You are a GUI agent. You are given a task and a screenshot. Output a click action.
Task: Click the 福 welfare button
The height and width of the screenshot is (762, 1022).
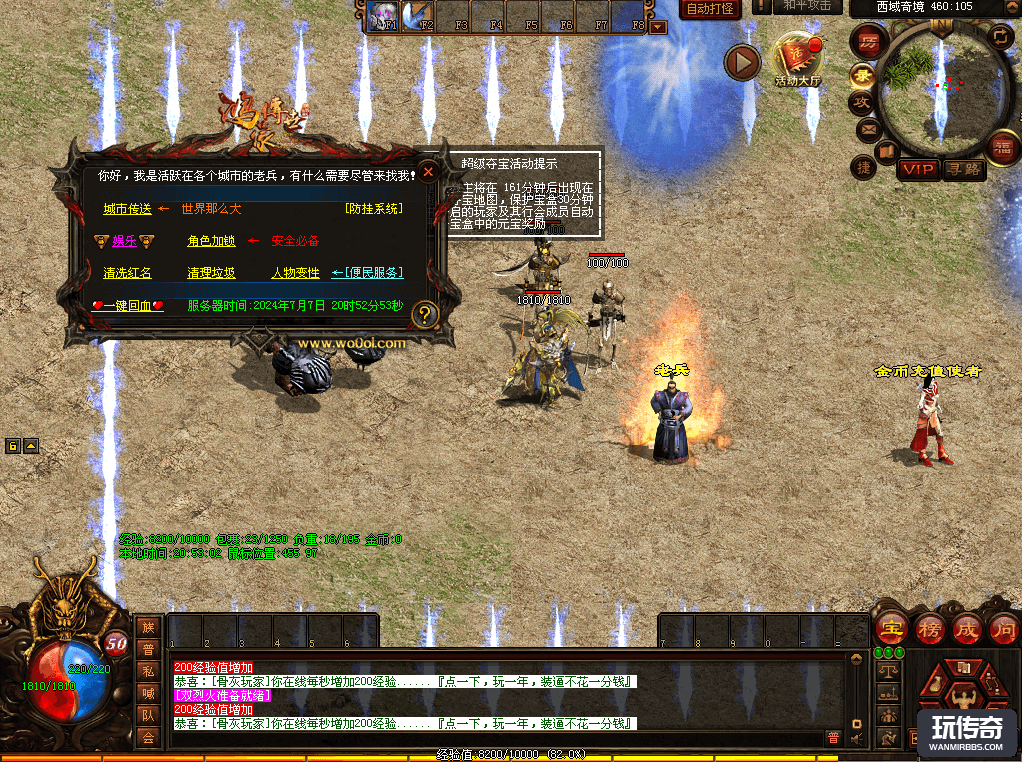[x=1001, y=149]
